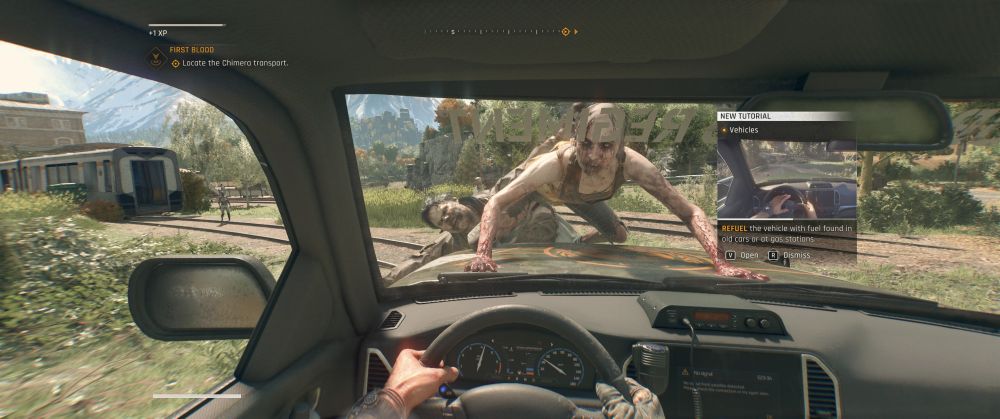Open the Vehicles tutorial thumbnail image
Screen dimensions: 1000x419
pyautogui.click(x=786, y=178)
